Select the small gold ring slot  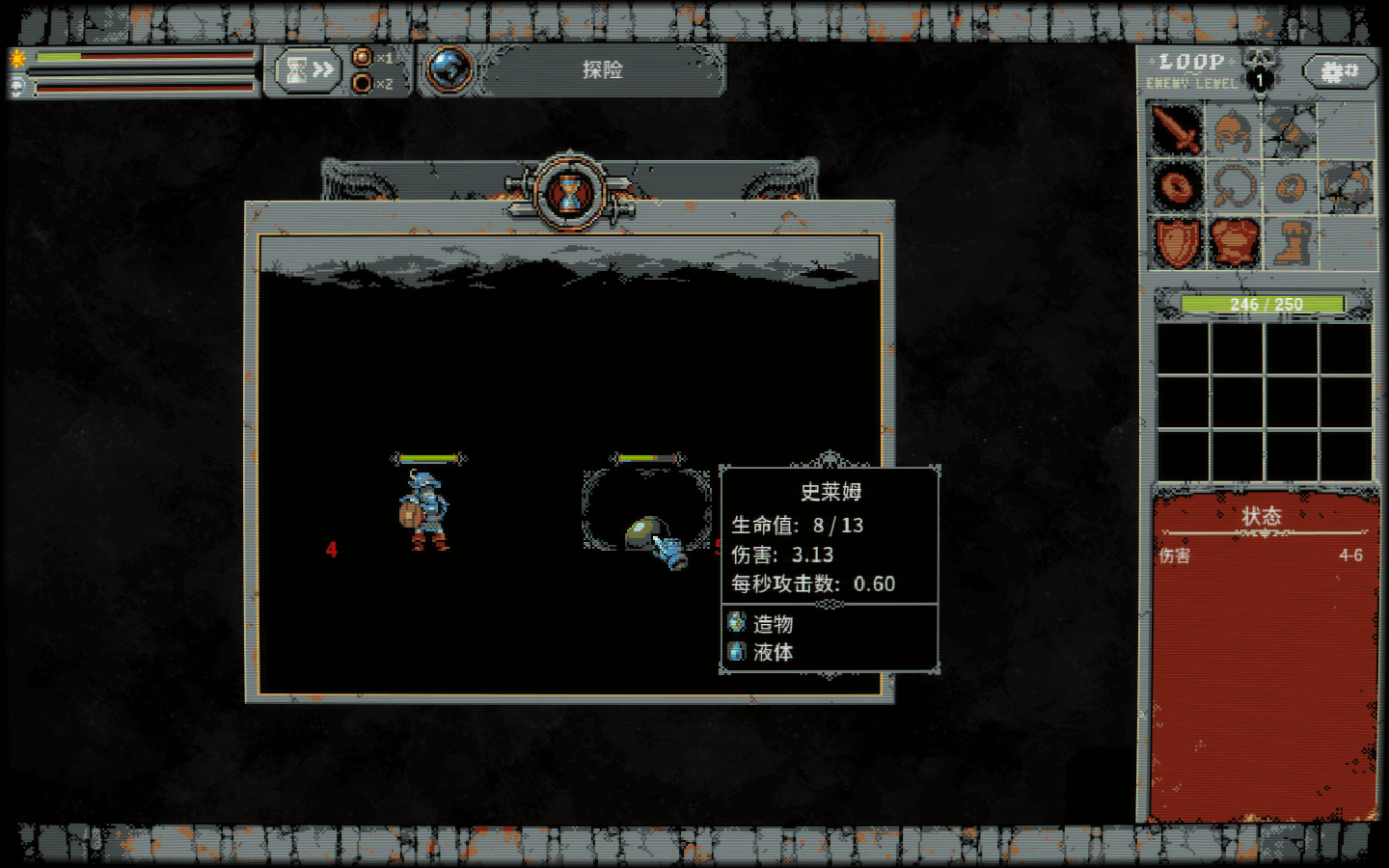1290,186
